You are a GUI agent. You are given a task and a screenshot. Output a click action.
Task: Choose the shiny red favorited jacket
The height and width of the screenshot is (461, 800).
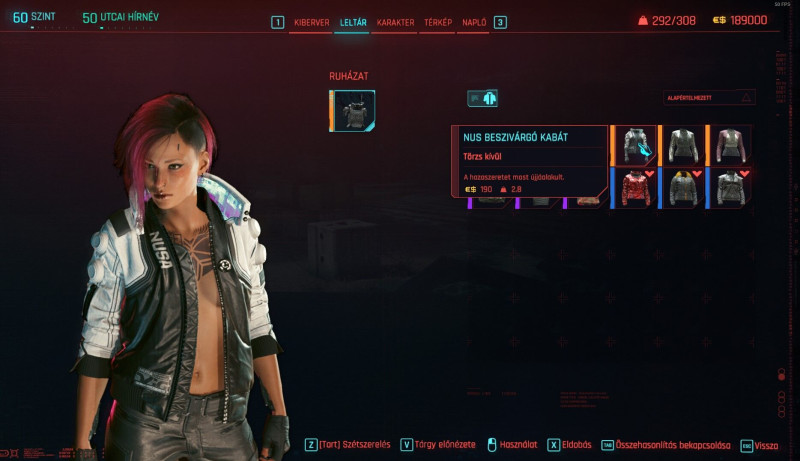click(x=634, y=187)
